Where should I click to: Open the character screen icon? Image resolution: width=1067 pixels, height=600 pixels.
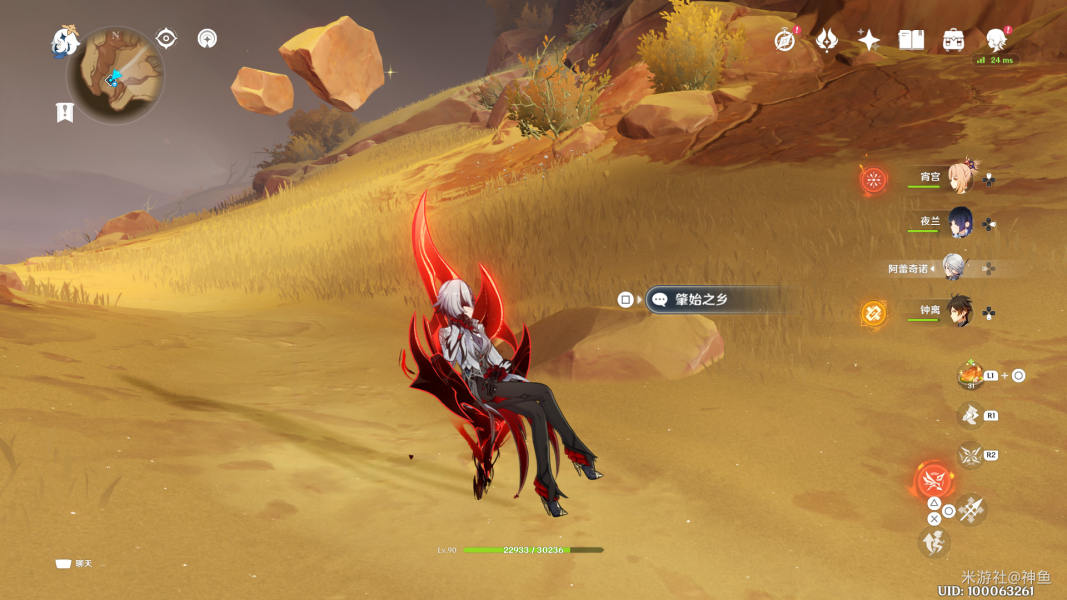pos(996,40)
